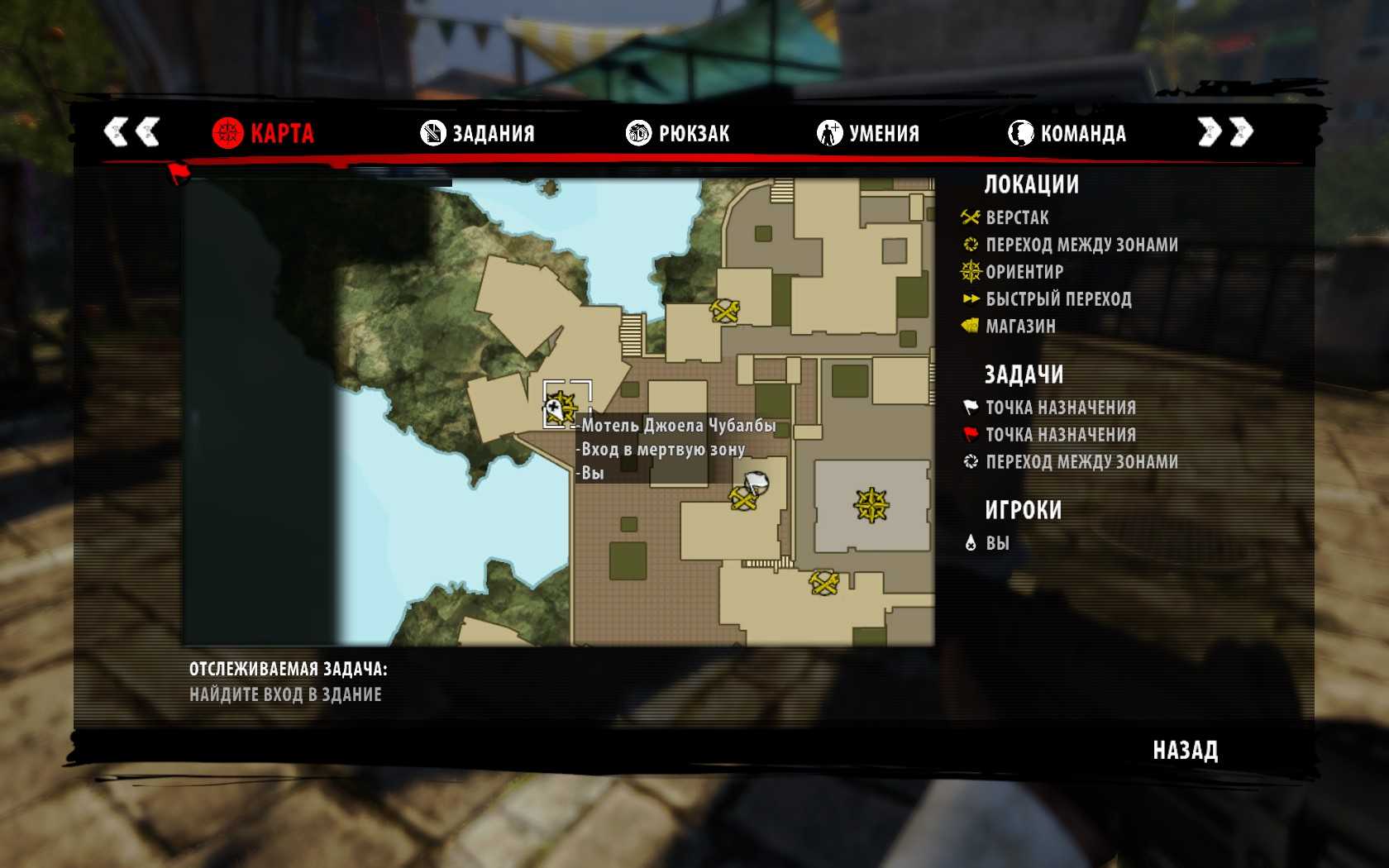Click the white flag destination marker on the map

pos(756,483)
